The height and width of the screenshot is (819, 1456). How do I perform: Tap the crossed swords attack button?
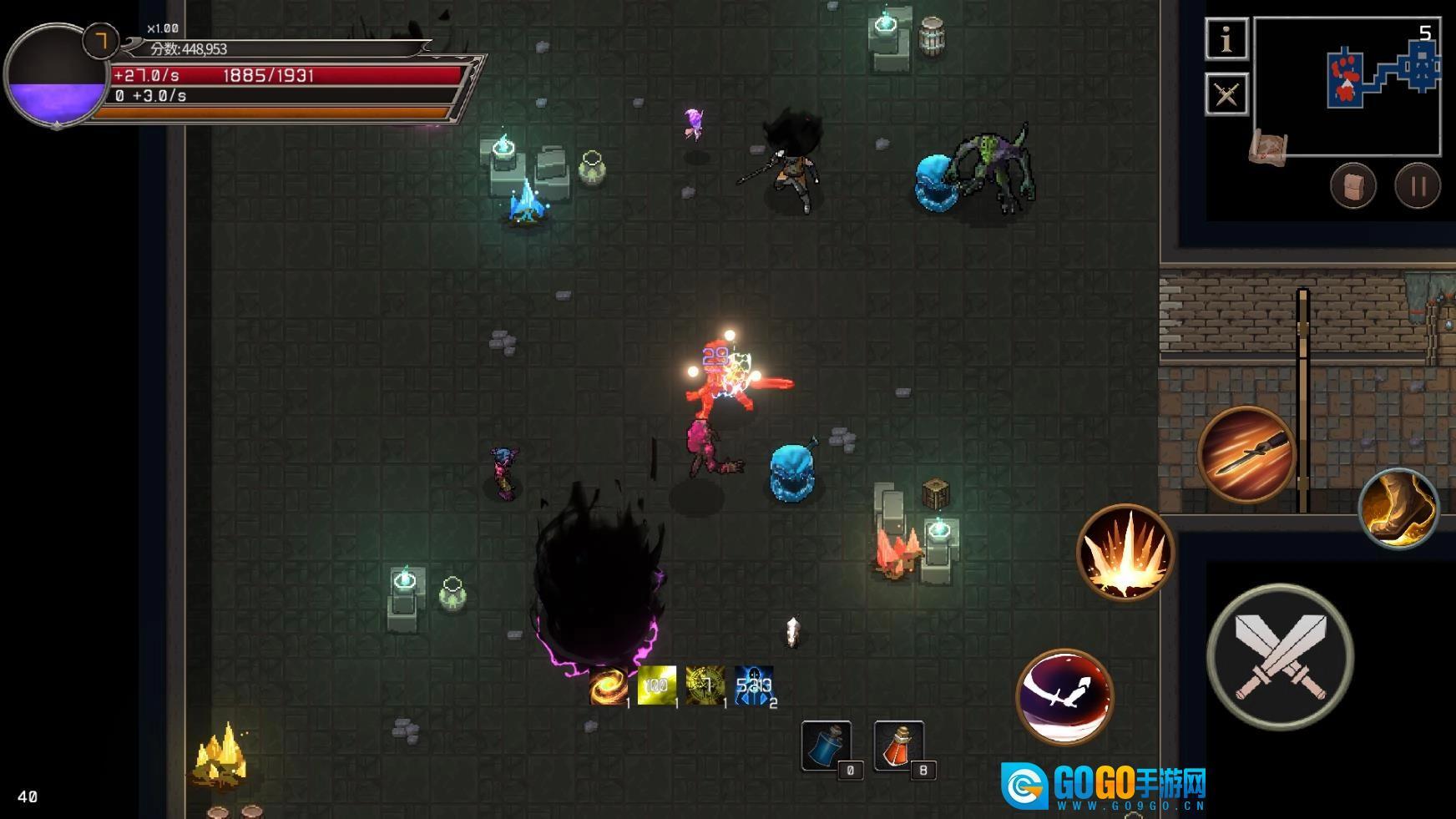(x=1279, y=656)
